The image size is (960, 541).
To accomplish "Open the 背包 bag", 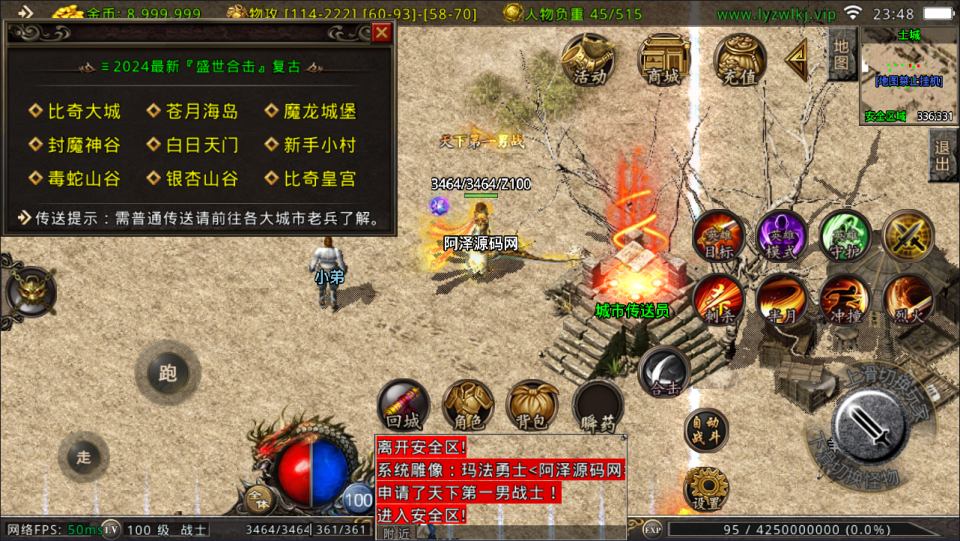I will pyautogui.click(x=532, y=405).
